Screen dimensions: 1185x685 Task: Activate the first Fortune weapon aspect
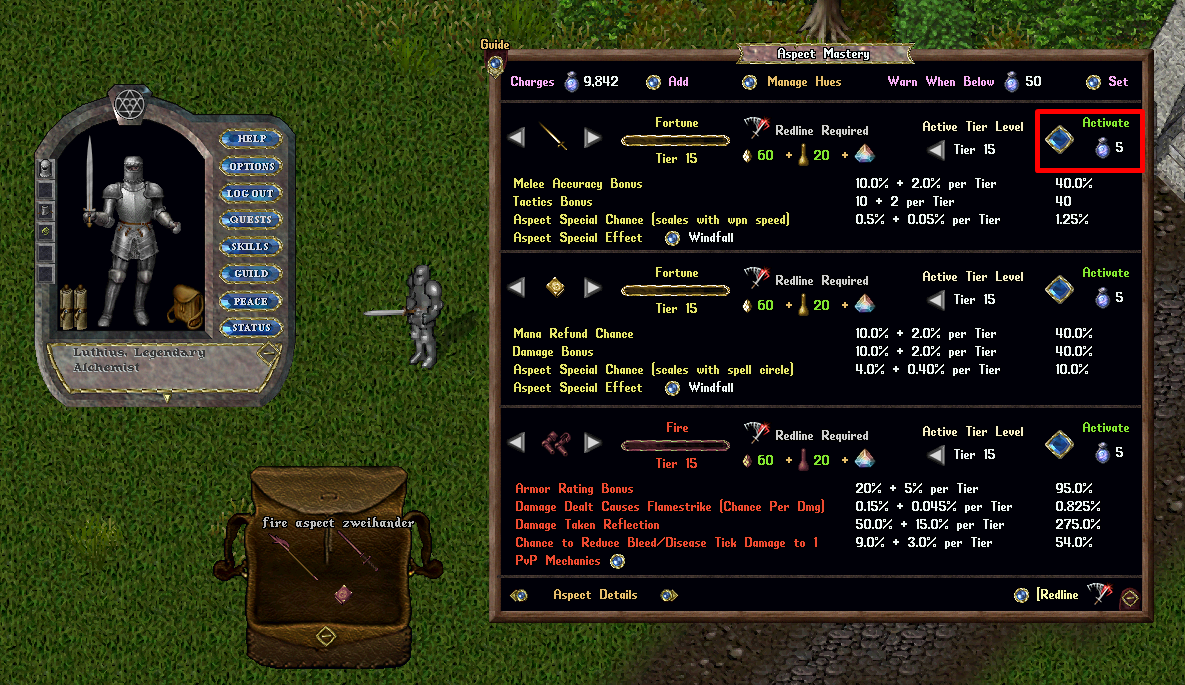pyautogui.click(x=1059, y=140)
